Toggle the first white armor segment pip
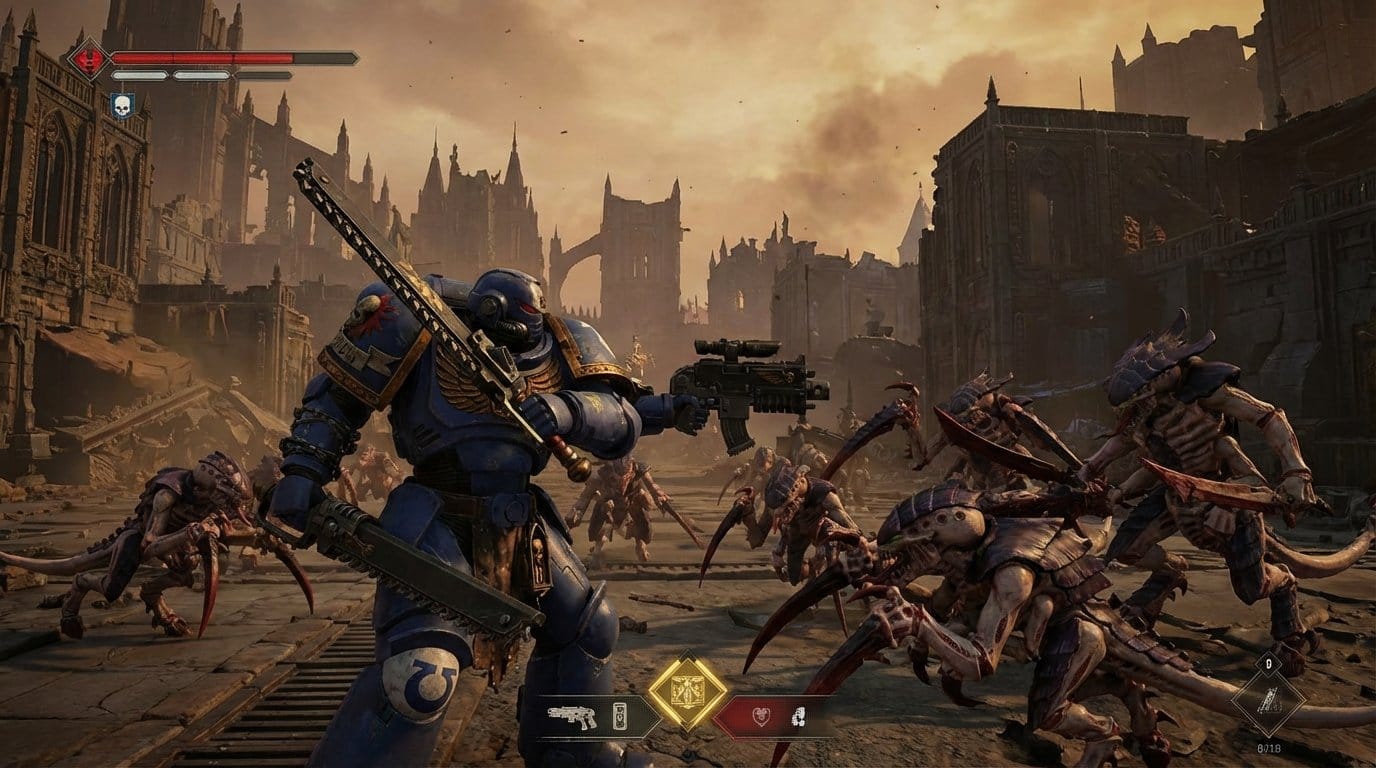 tap(139, 75)
